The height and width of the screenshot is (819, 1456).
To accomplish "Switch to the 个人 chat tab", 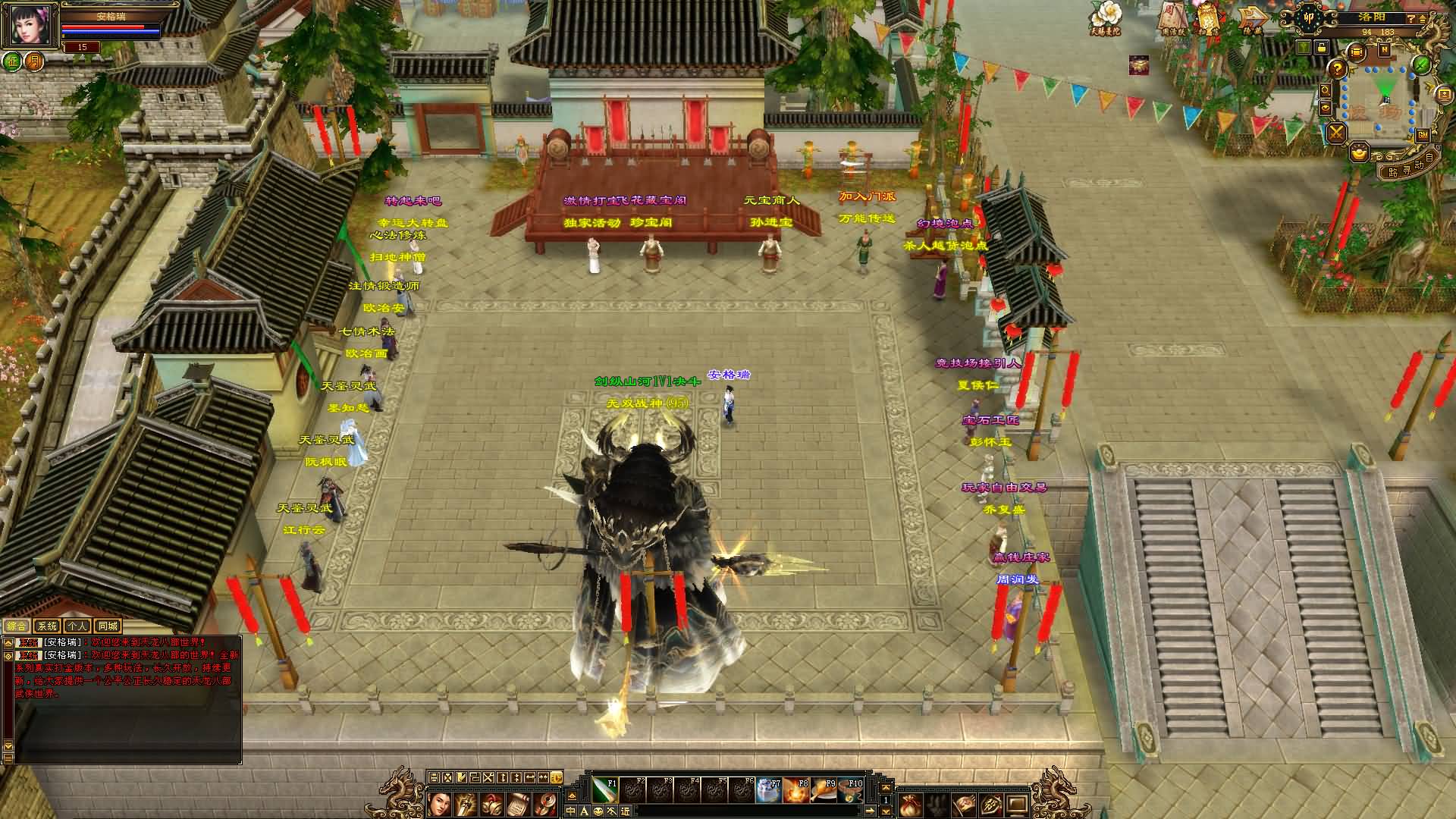I will pos(77,626).
